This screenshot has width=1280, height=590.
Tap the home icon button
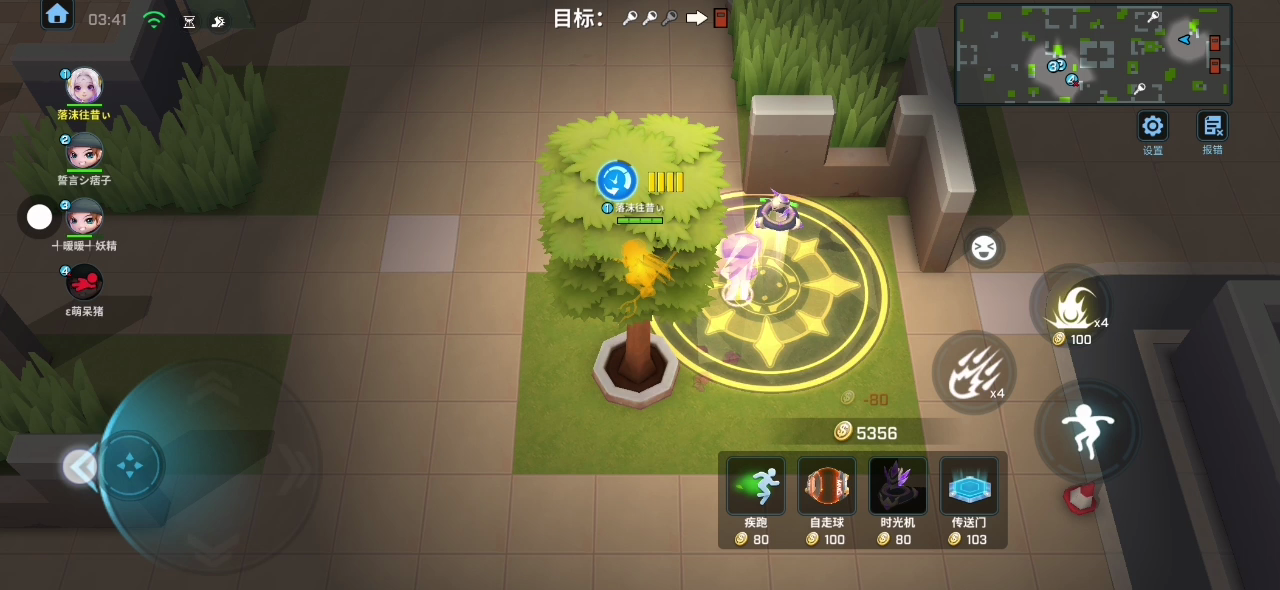click(x=57, y=14)
